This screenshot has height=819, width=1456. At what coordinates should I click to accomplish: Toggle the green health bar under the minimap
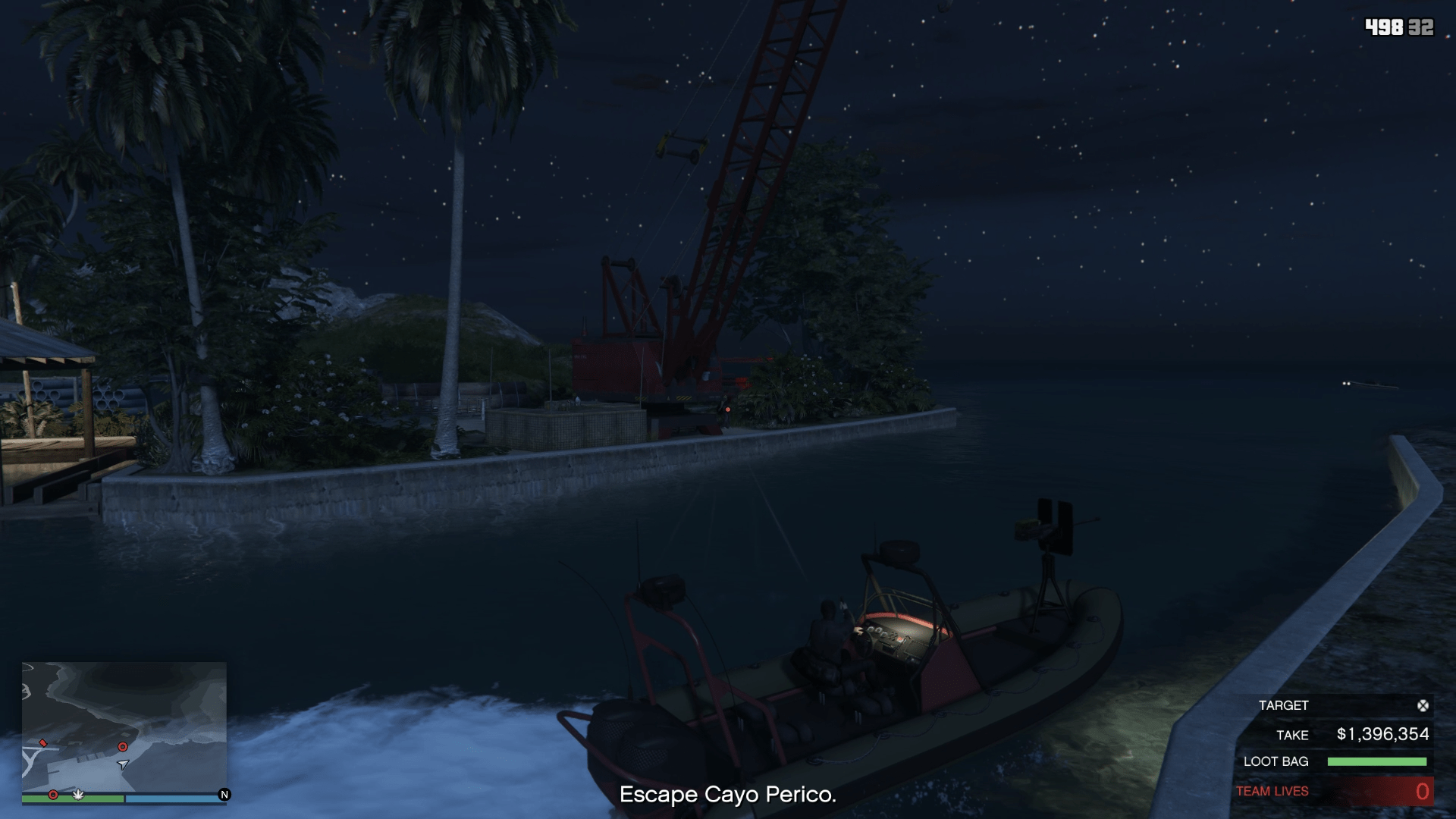tap(72, 799)
